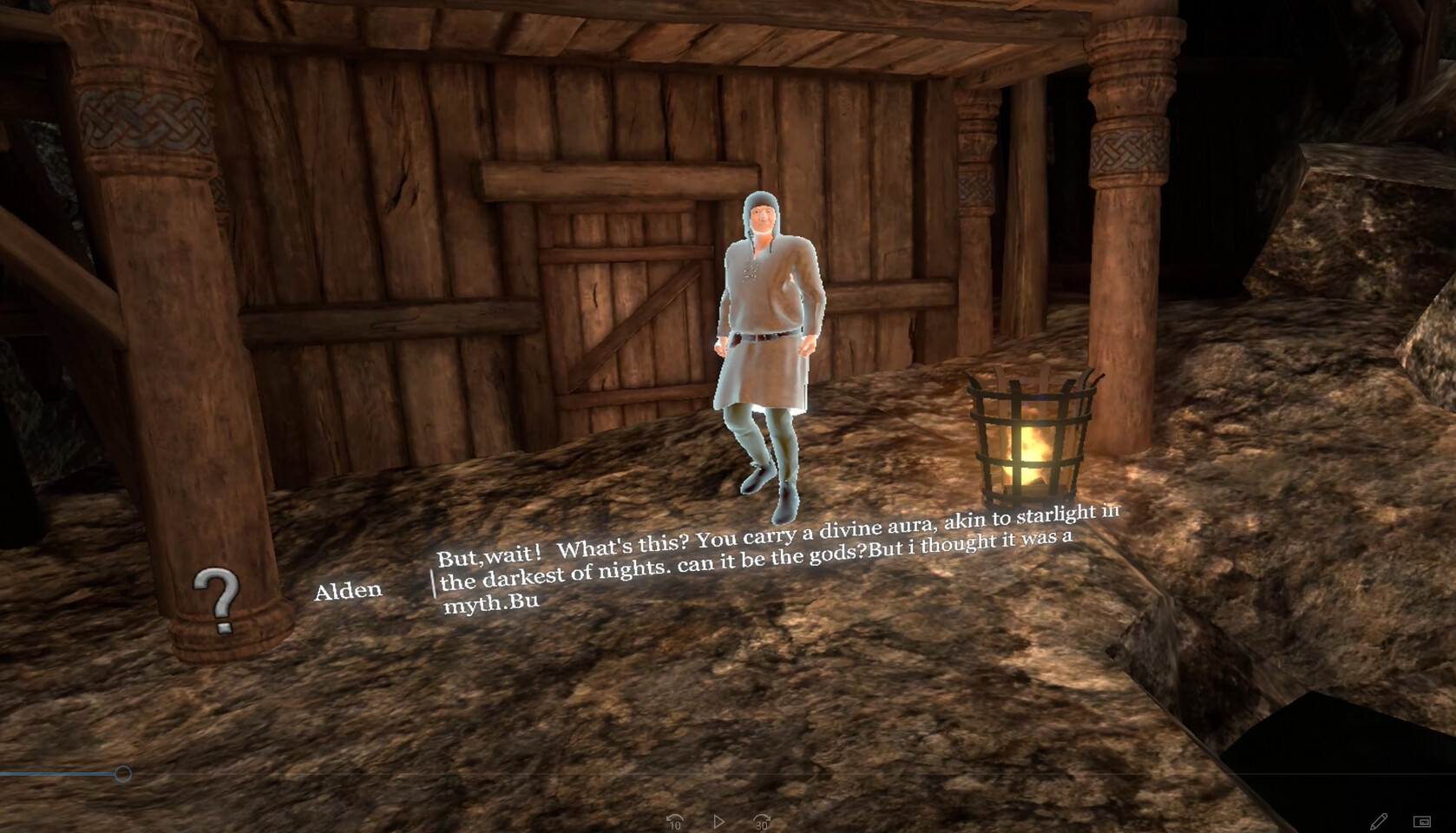Image resolution: width=1456 pixels, height=833 pixels.
Task: Select the pencil icon near the bottom right
Action: coord(1381,820)
